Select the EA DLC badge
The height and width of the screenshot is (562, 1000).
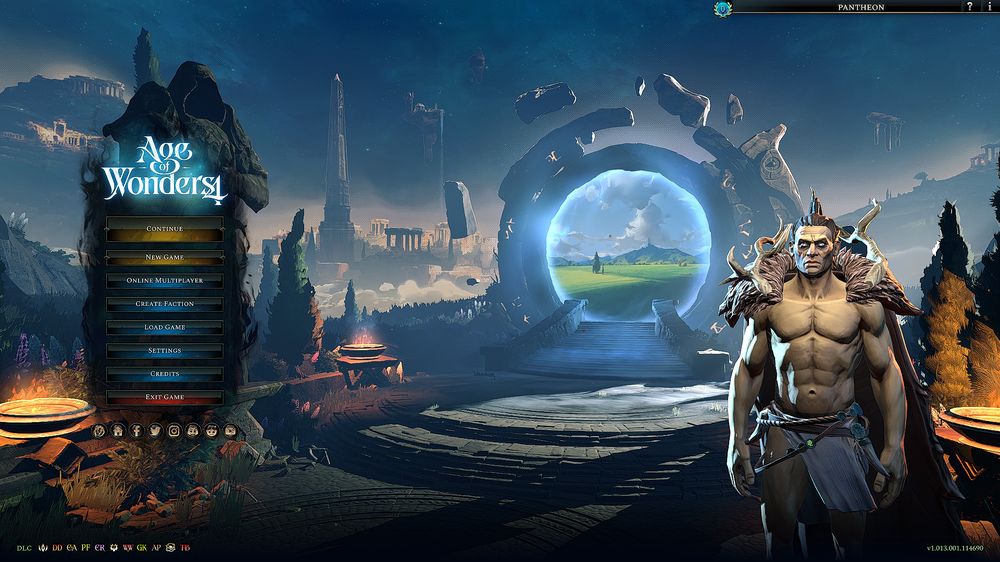click(71, 548)
